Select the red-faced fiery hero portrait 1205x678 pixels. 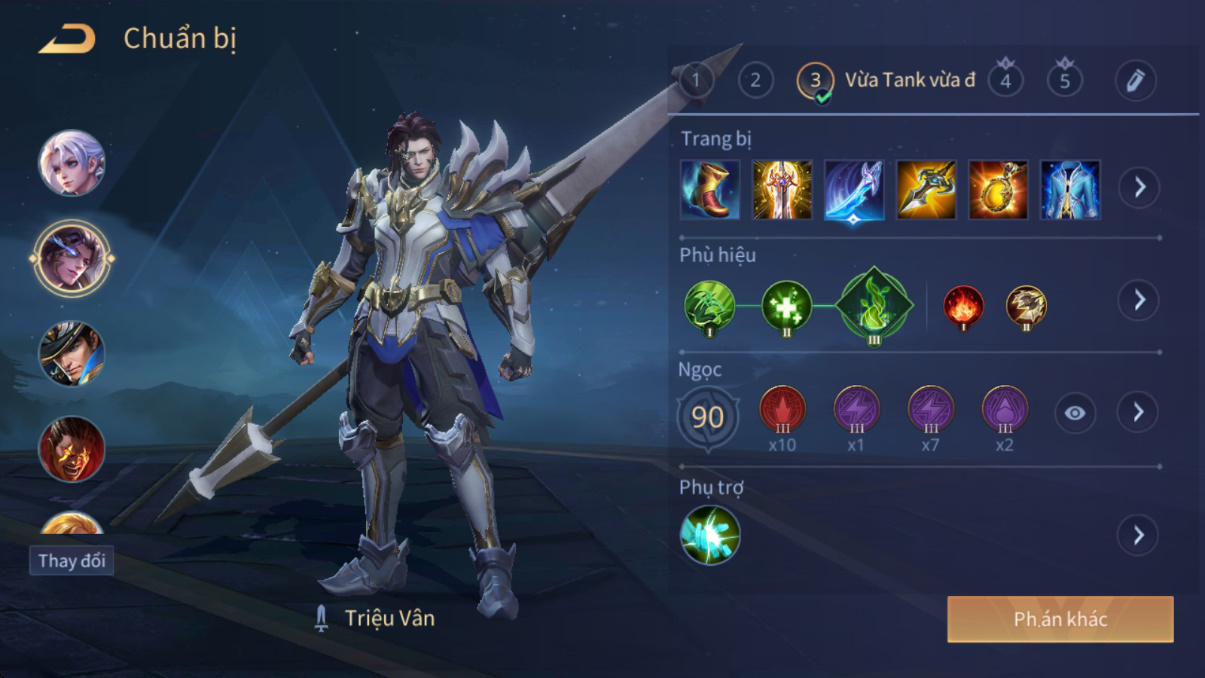(72, 449)
